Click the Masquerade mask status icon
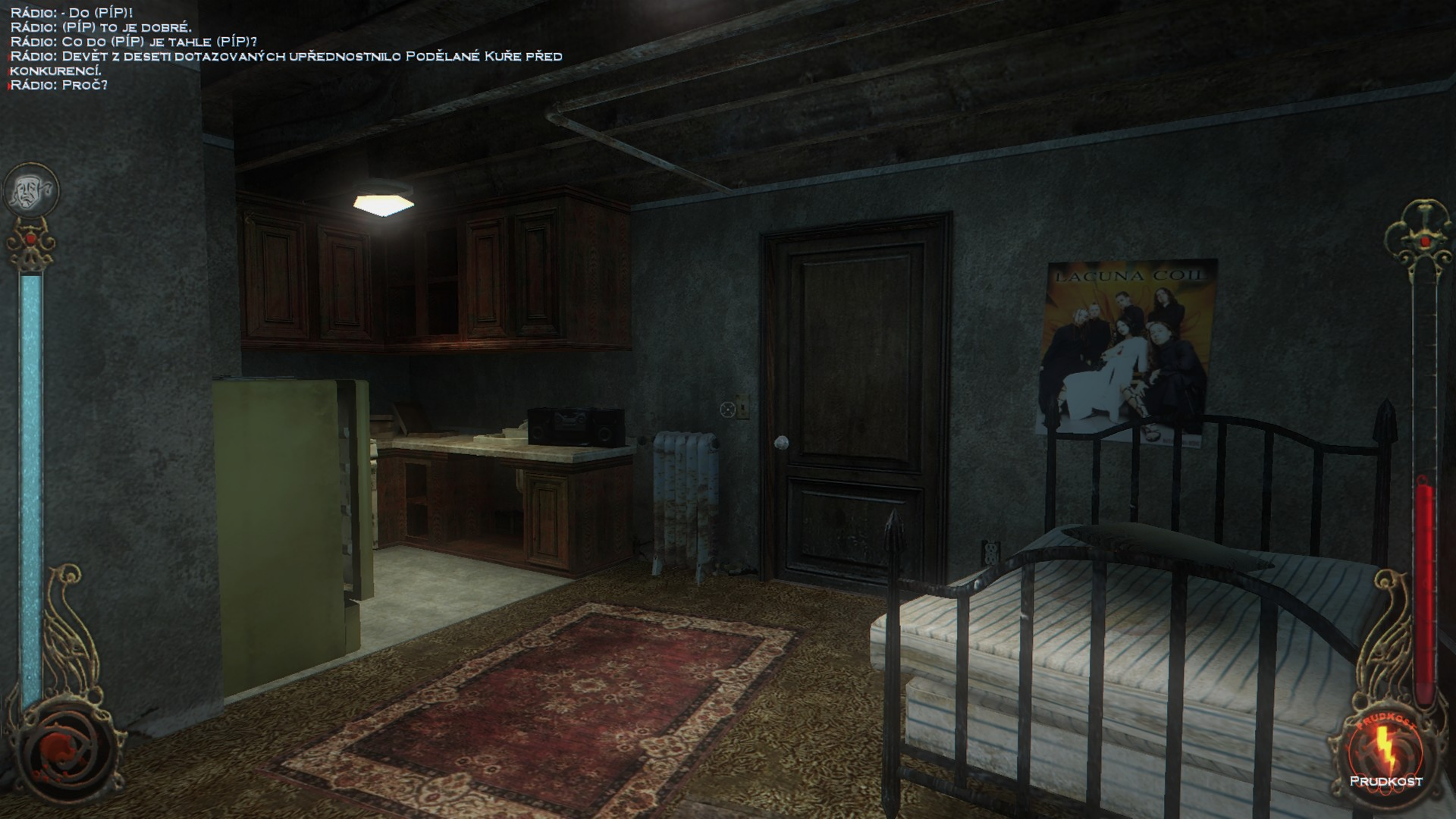1456x819 pixels. [31, 190]
